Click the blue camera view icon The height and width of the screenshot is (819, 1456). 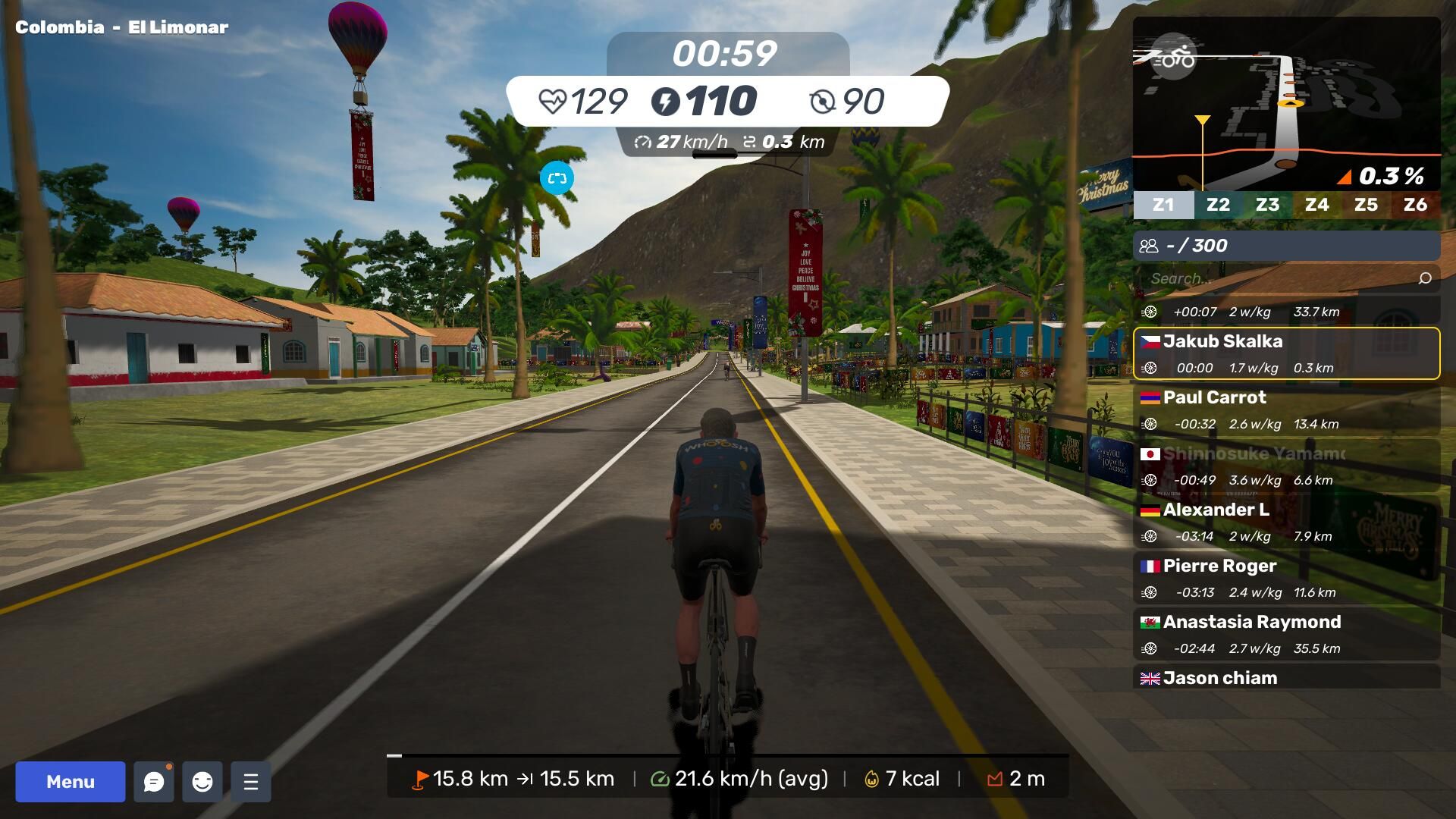click(x=557, y=178)
